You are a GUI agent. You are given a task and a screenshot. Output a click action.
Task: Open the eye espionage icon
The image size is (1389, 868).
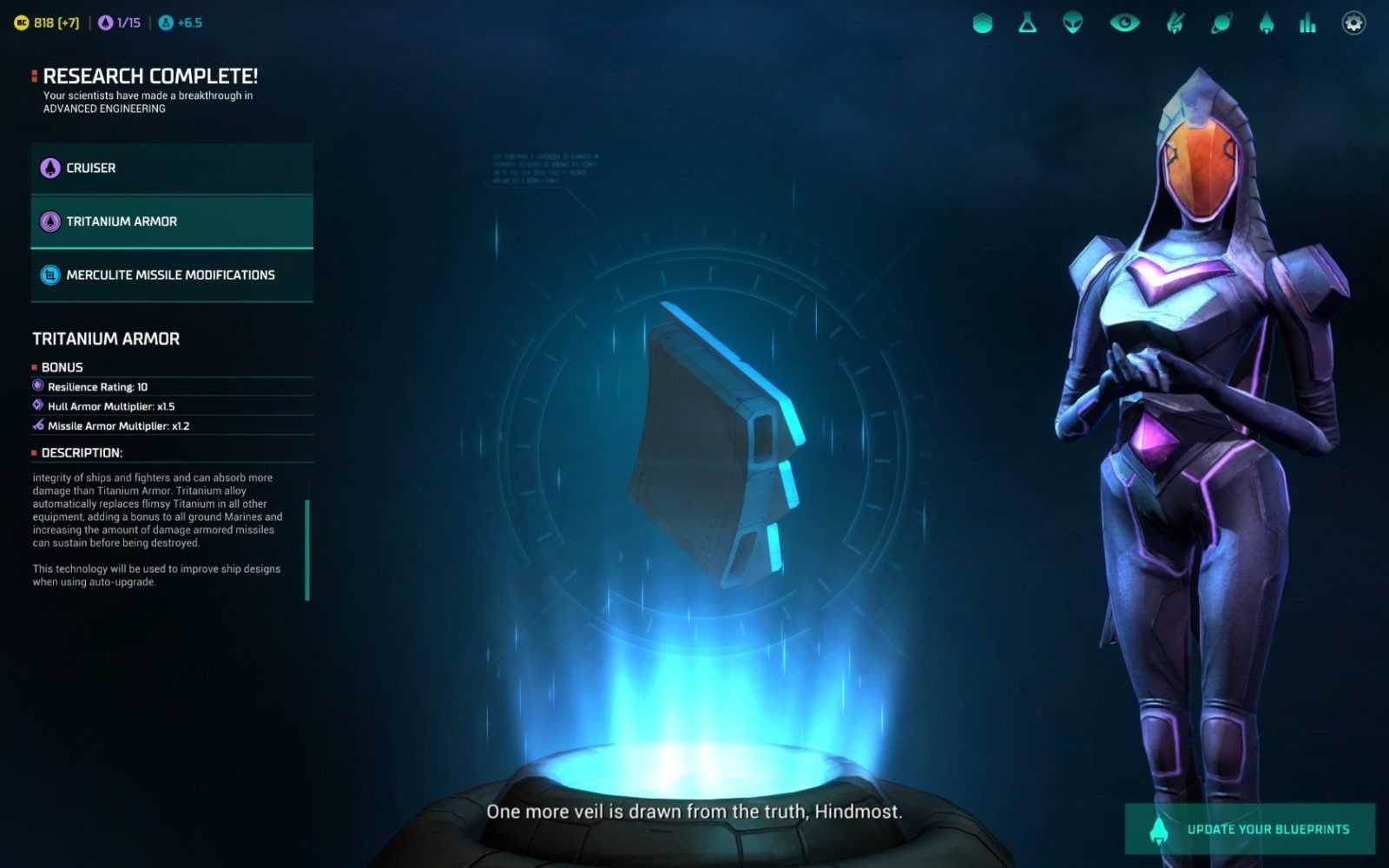tap(1124, 23)
